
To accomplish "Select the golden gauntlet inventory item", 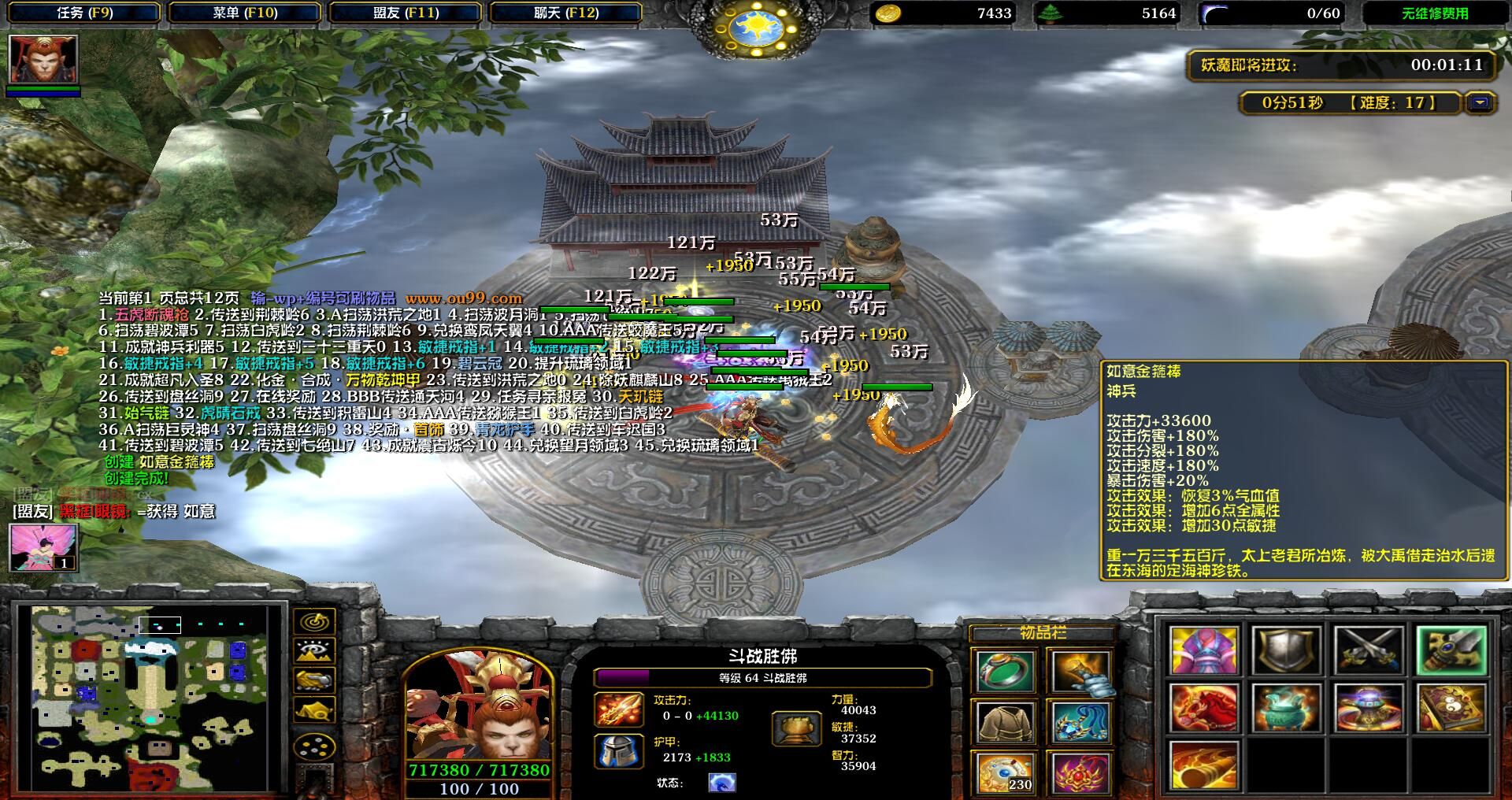I will coord(1080,671).
